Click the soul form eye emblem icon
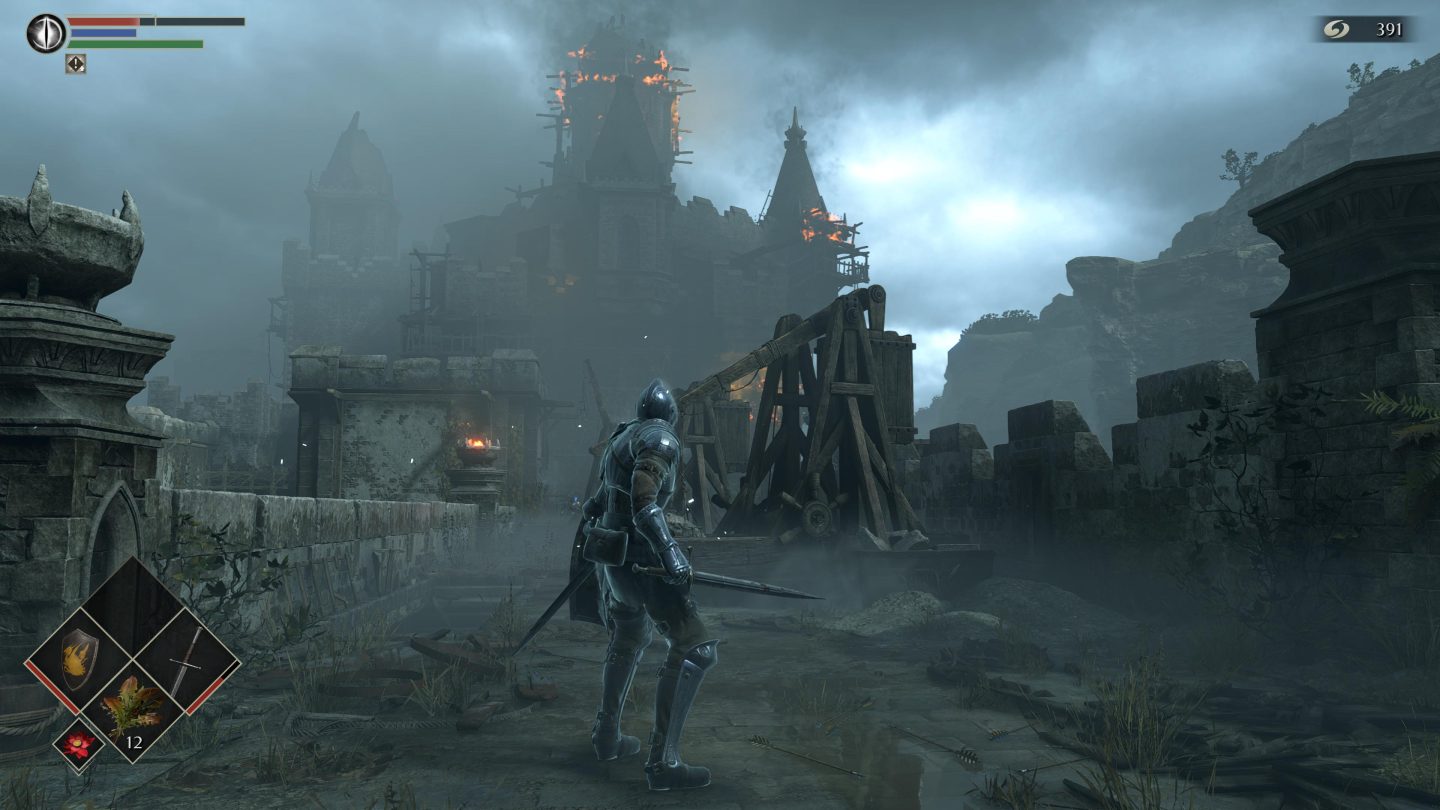 (46, 32)
